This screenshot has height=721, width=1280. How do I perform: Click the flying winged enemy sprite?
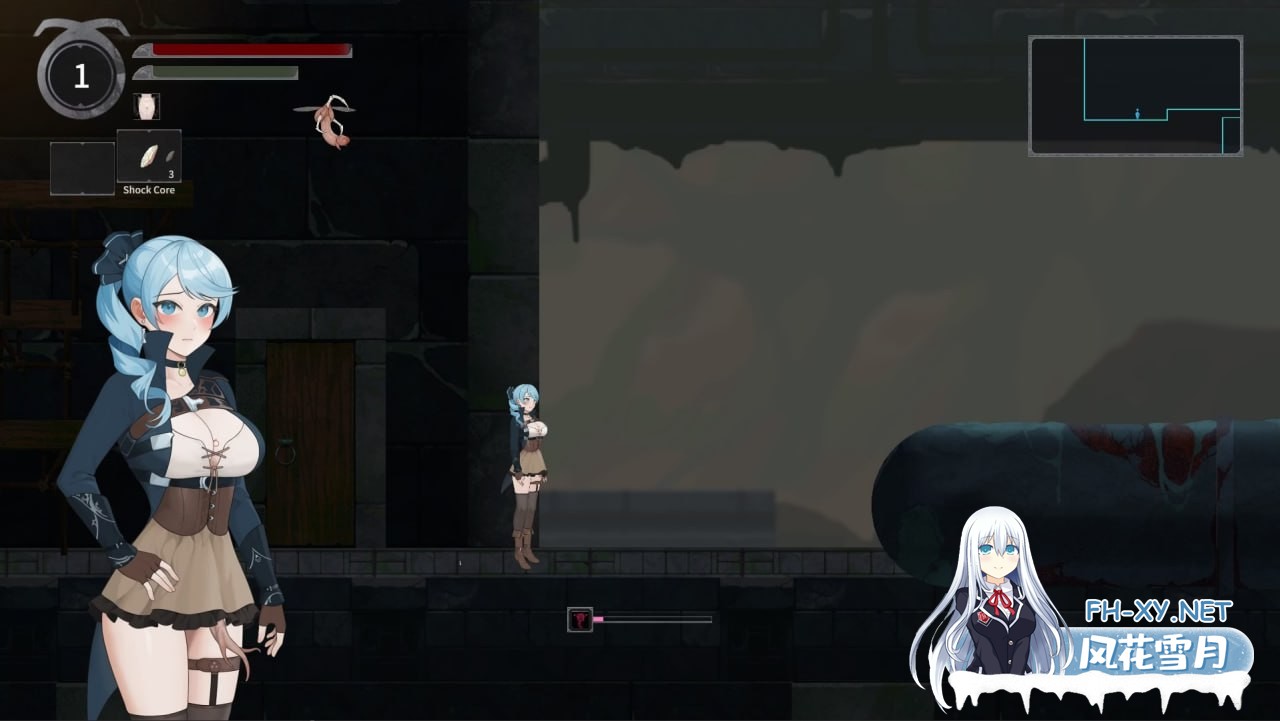tap(328, 120)
